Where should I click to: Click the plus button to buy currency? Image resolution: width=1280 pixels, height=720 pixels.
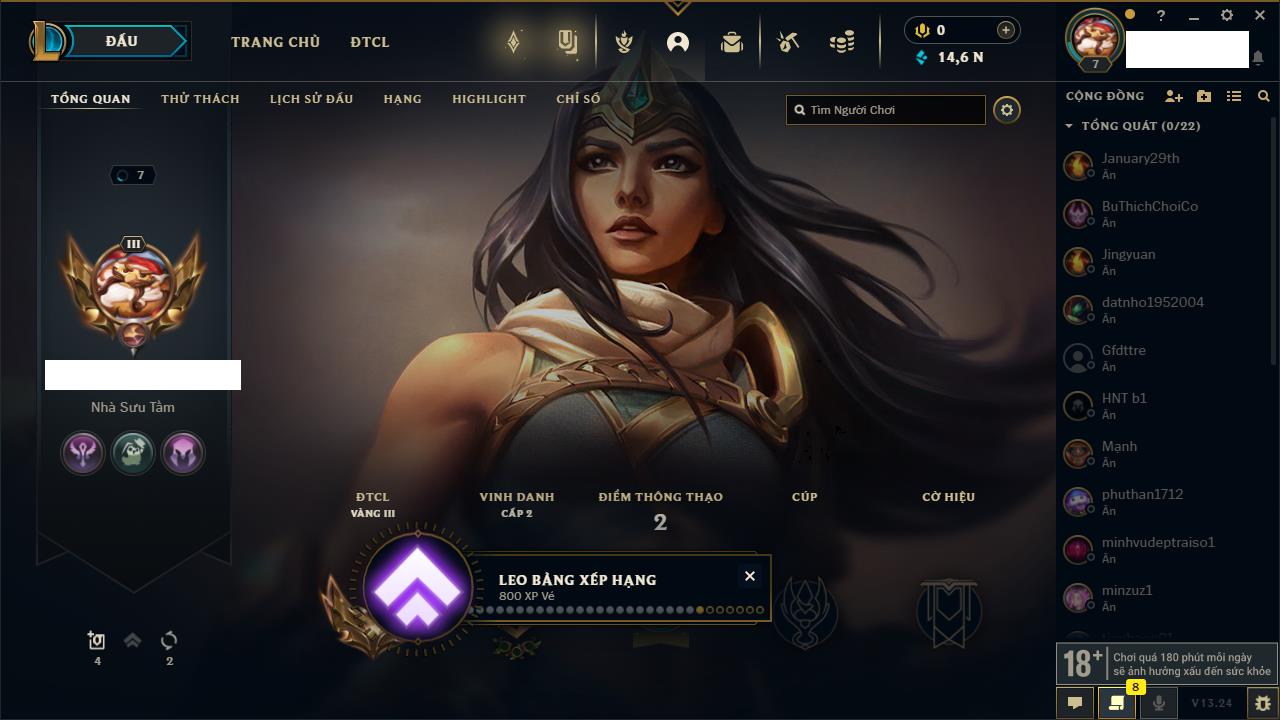coord(1005,30)
